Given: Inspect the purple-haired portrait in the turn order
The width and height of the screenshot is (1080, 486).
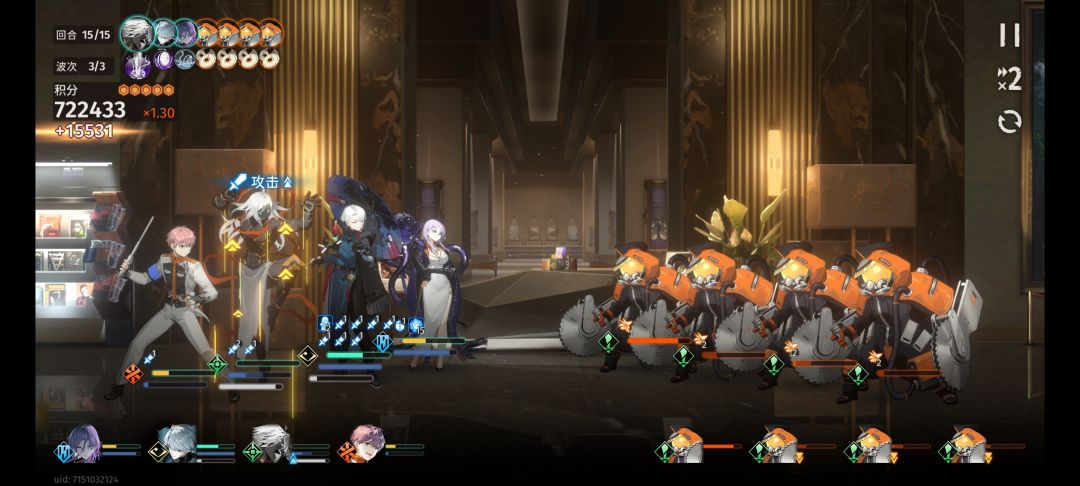Looking at the screenshot, I should point(186,34).
